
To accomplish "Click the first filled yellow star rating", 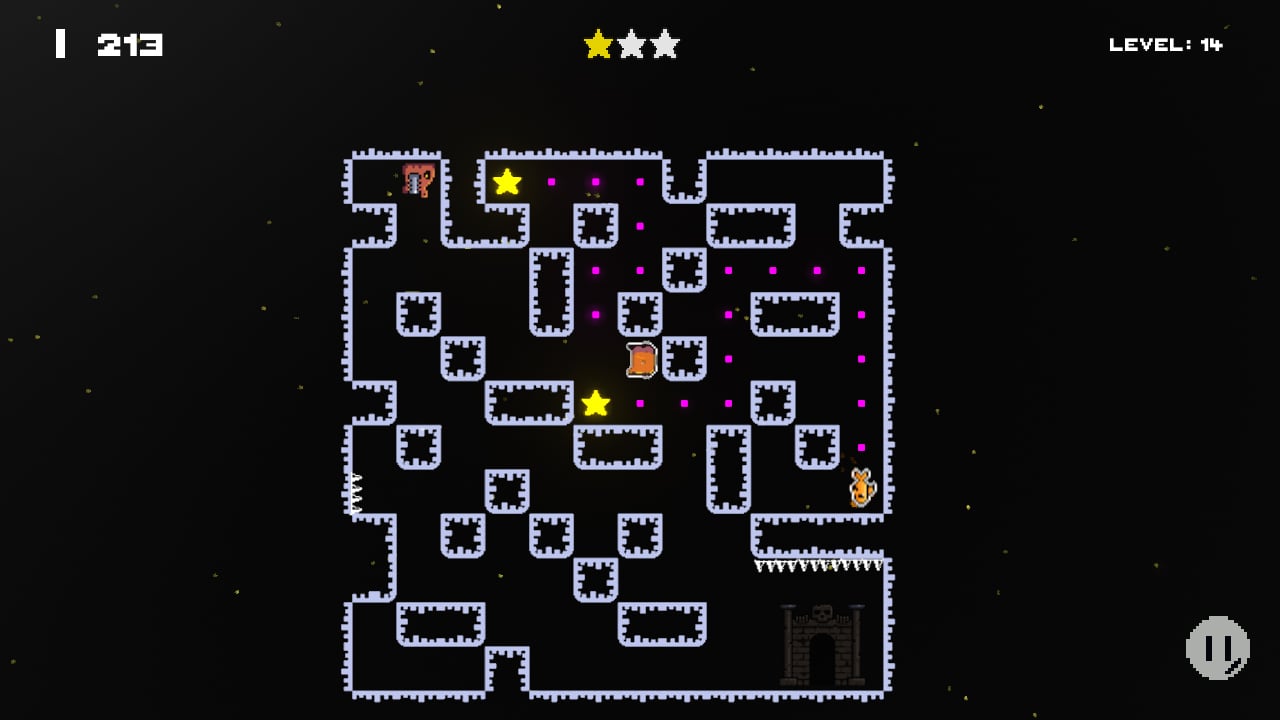I will click(598, 44).
